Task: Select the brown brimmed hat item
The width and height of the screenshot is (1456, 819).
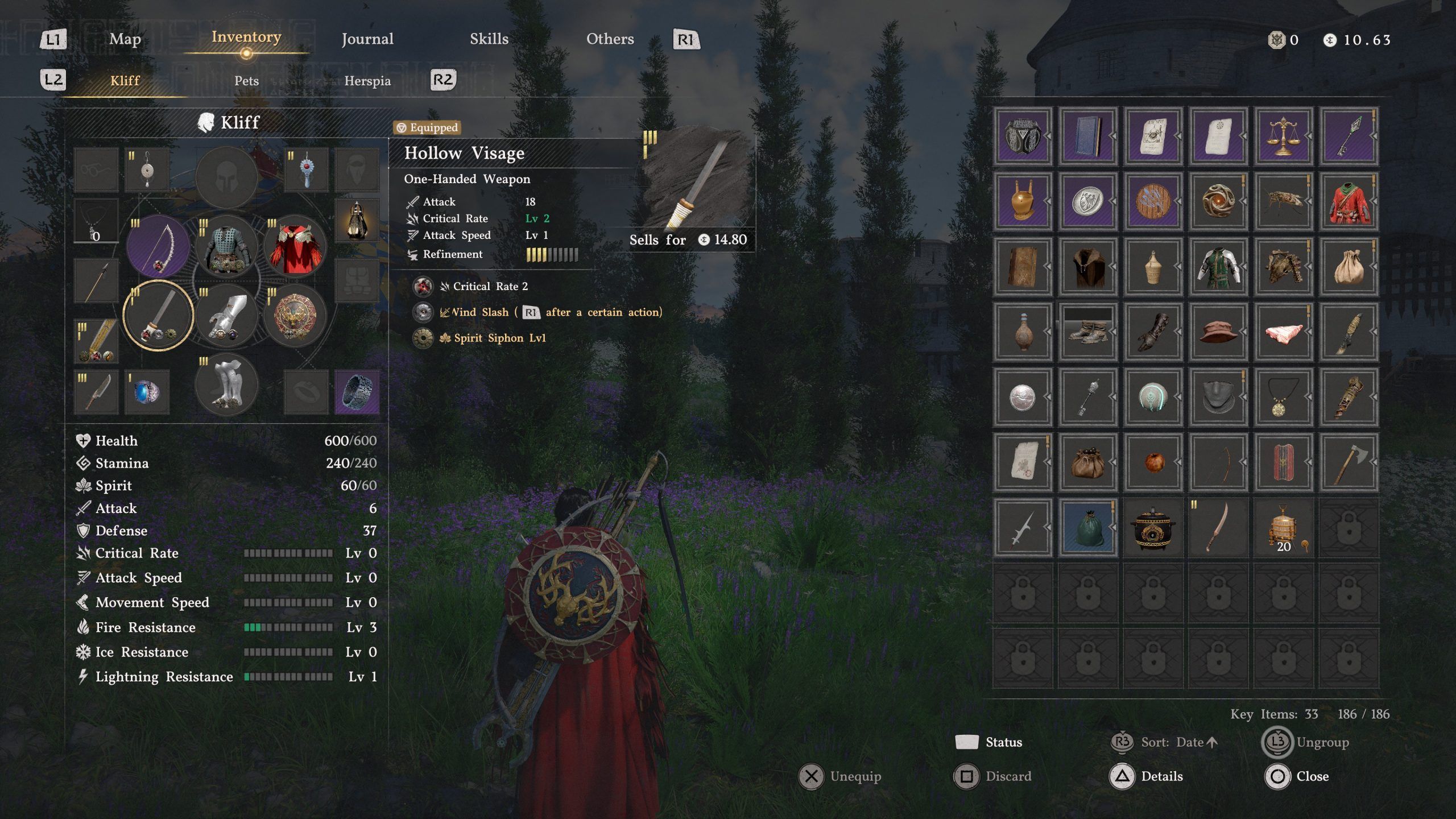Action: [x=1218, y=332]
